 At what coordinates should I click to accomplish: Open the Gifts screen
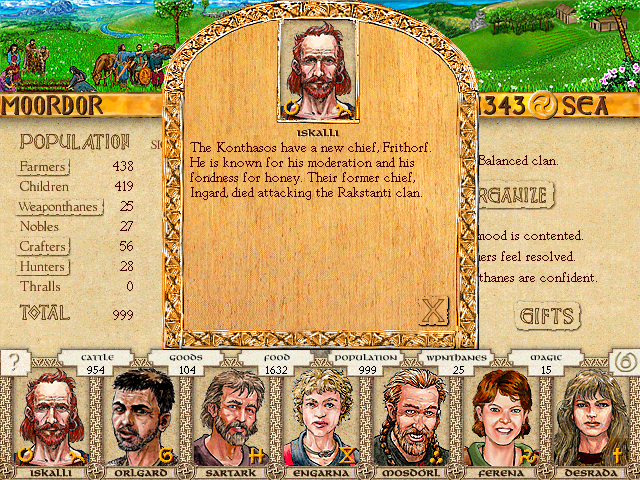pos(548,317)
